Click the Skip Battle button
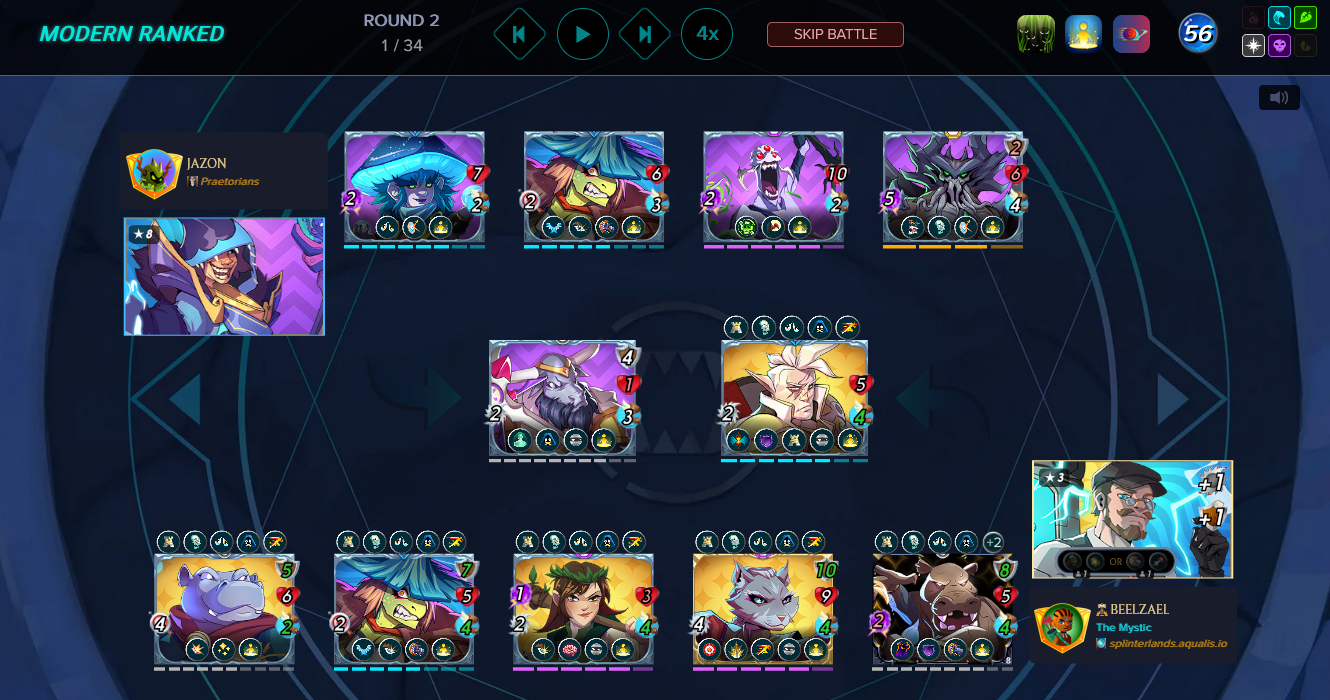1330x700 pixels. click(x=835, y=34)
